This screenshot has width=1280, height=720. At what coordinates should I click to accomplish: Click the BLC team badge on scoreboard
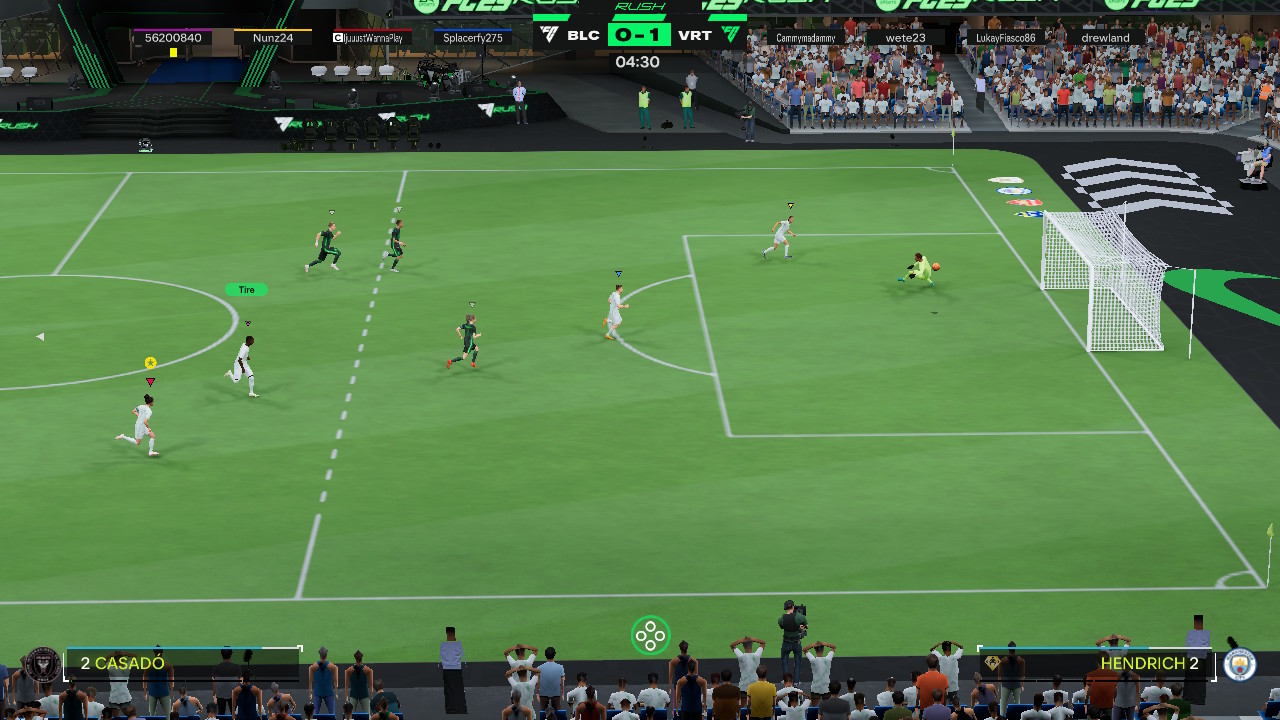click(x=549, y=35)
